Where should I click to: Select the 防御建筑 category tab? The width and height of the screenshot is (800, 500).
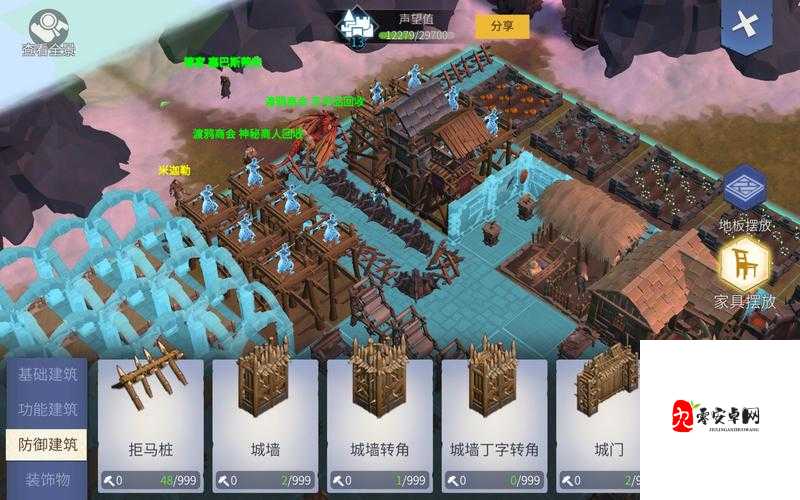(x=48, y=444)
